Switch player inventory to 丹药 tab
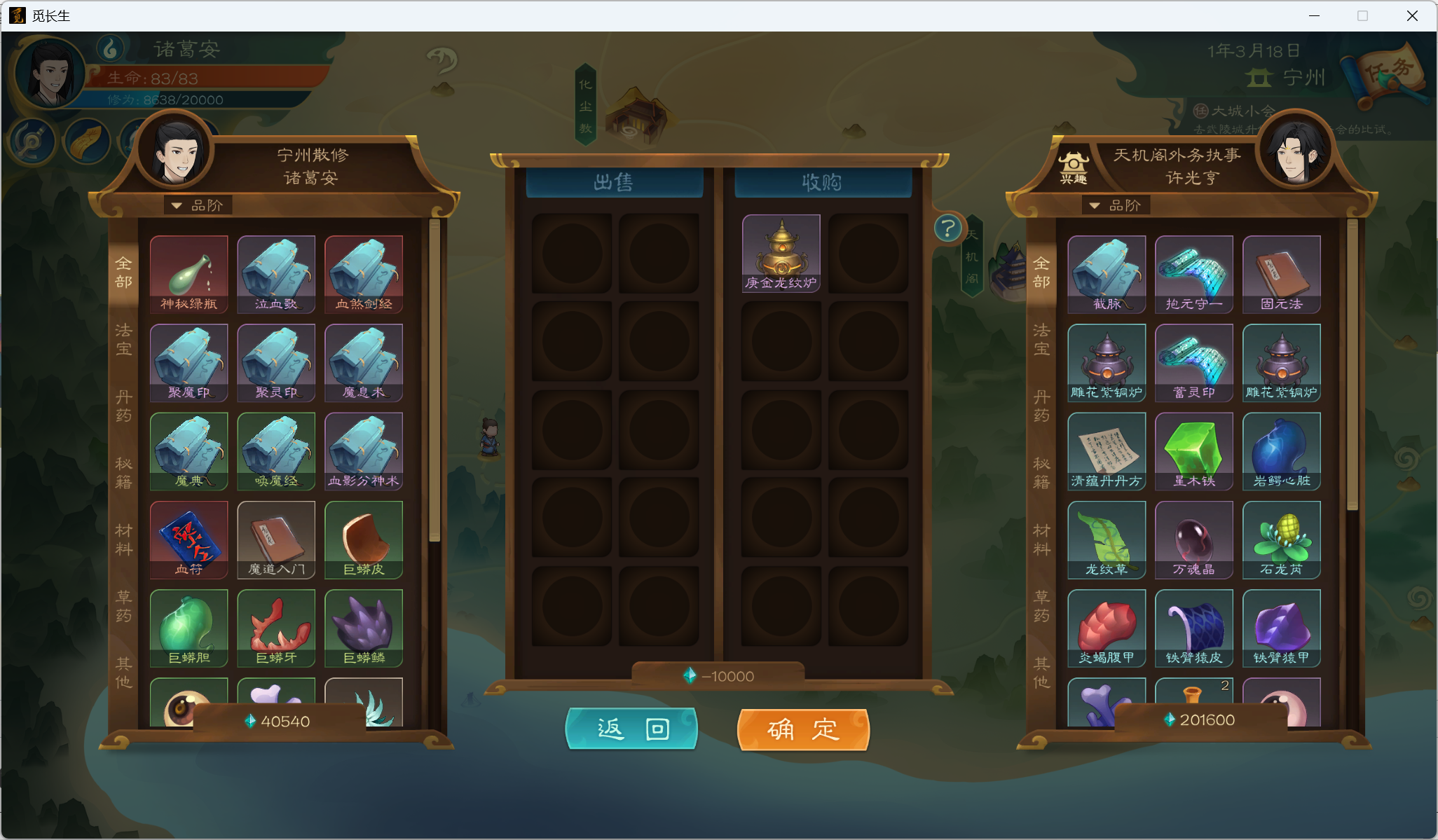1438x840 pixels. tap(124, 406)
